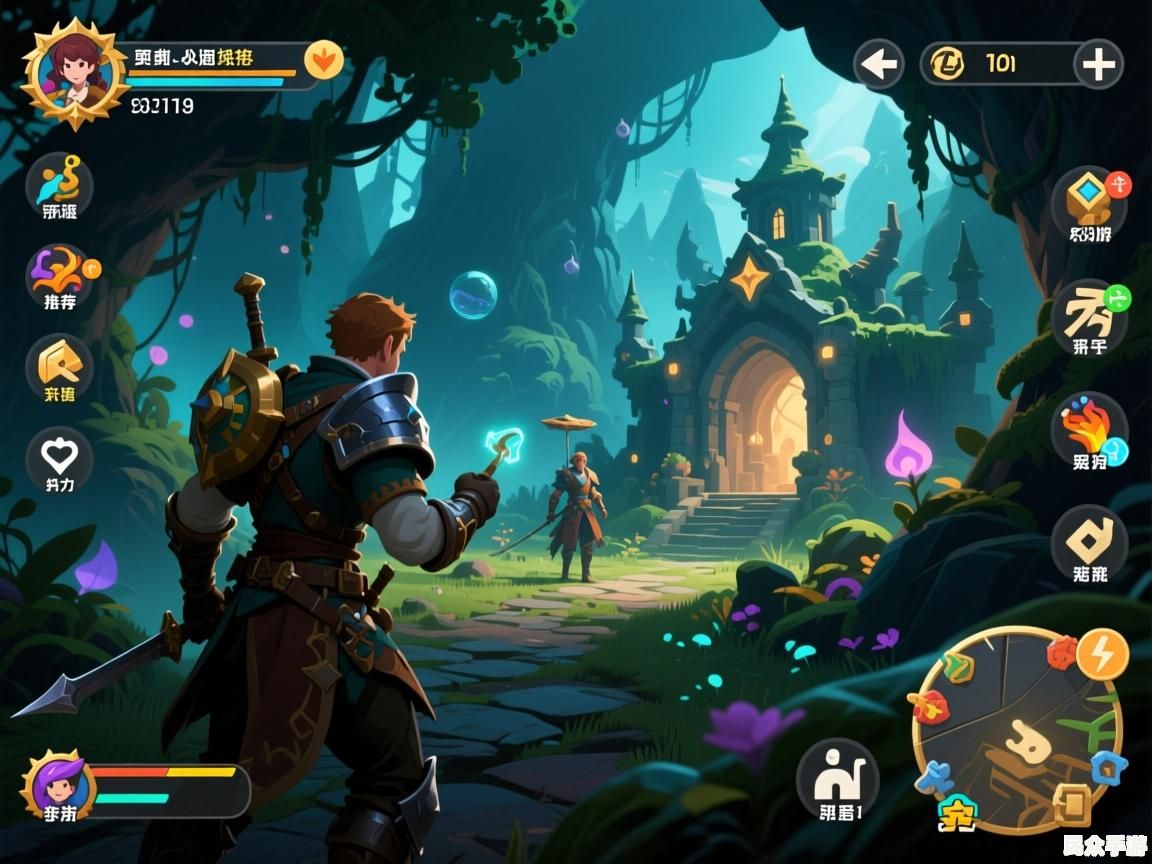Choose the gold square token on the wheel

click(1072, 801)
